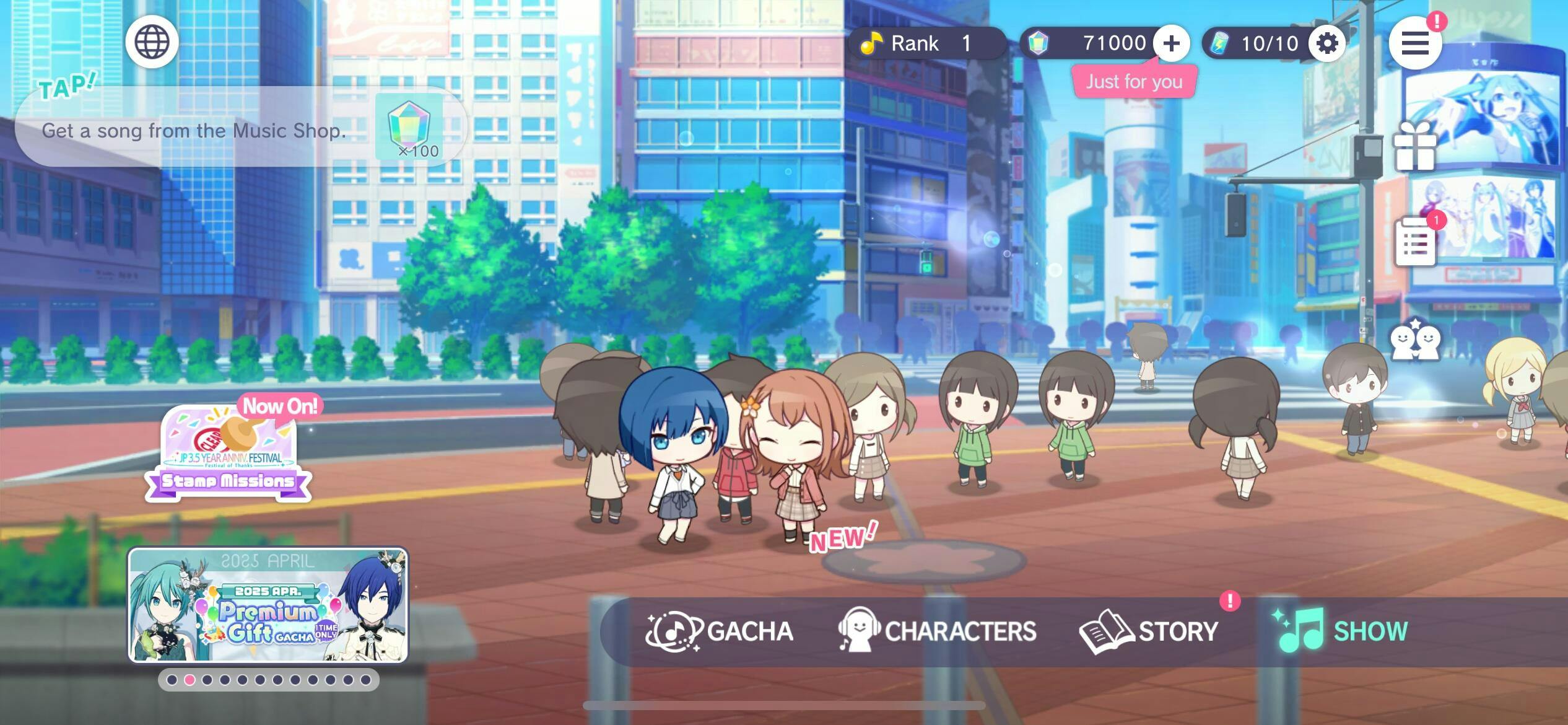Open the live bonus energy gear button
The image size is (1568, 725).
tap(1326, 43)
